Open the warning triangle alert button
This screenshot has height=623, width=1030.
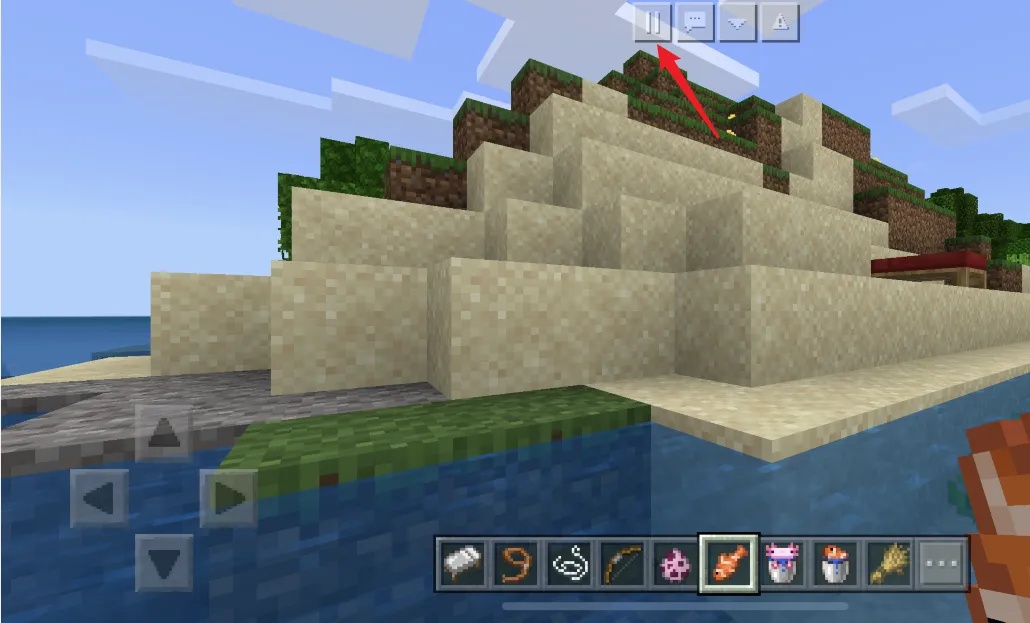pyautogui.click(x=780, y=23)
